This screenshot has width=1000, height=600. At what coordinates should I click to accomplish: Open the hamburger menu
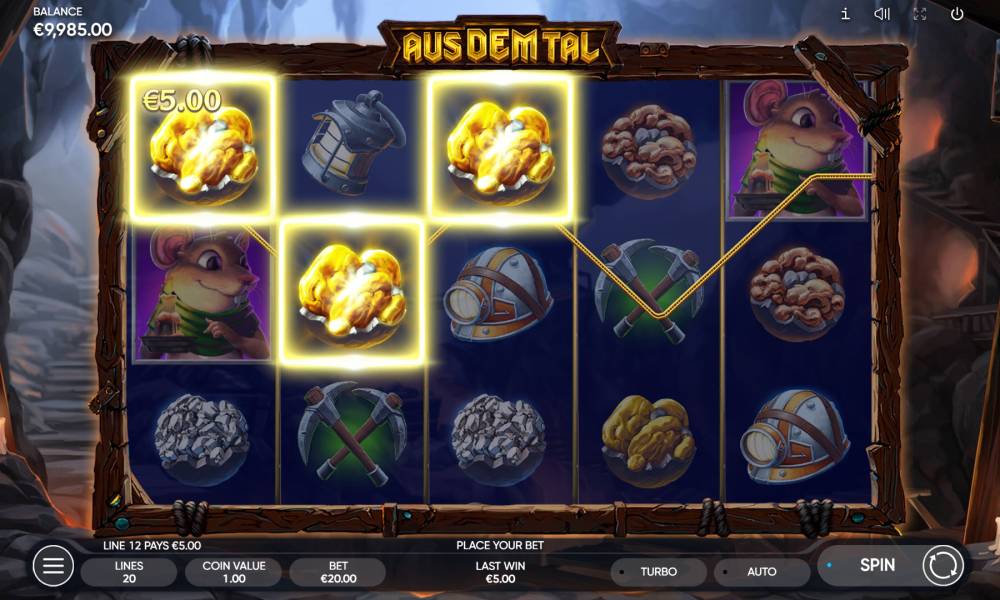click(x=53, y=566)
